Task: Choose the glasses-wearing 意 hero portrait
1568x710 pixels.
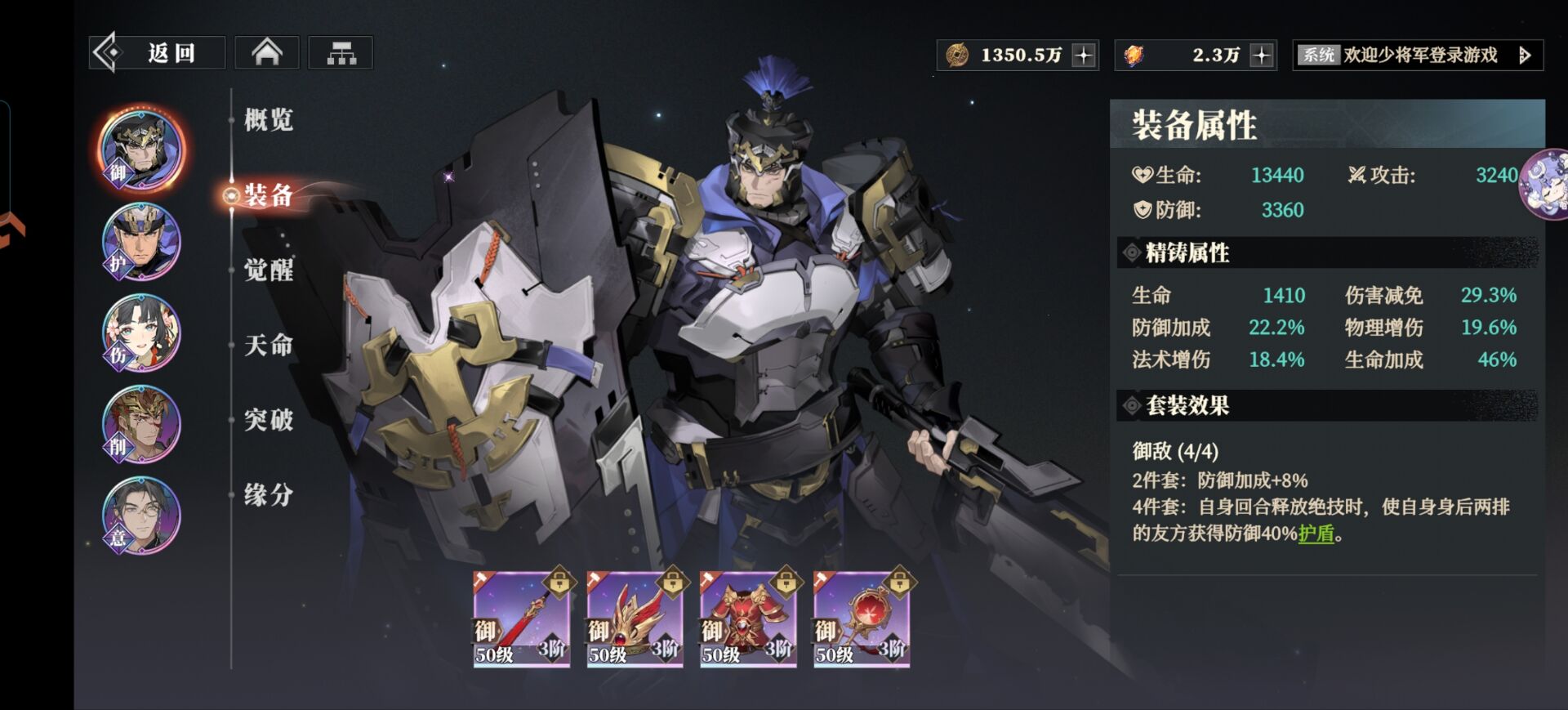Action: point(141,516)
